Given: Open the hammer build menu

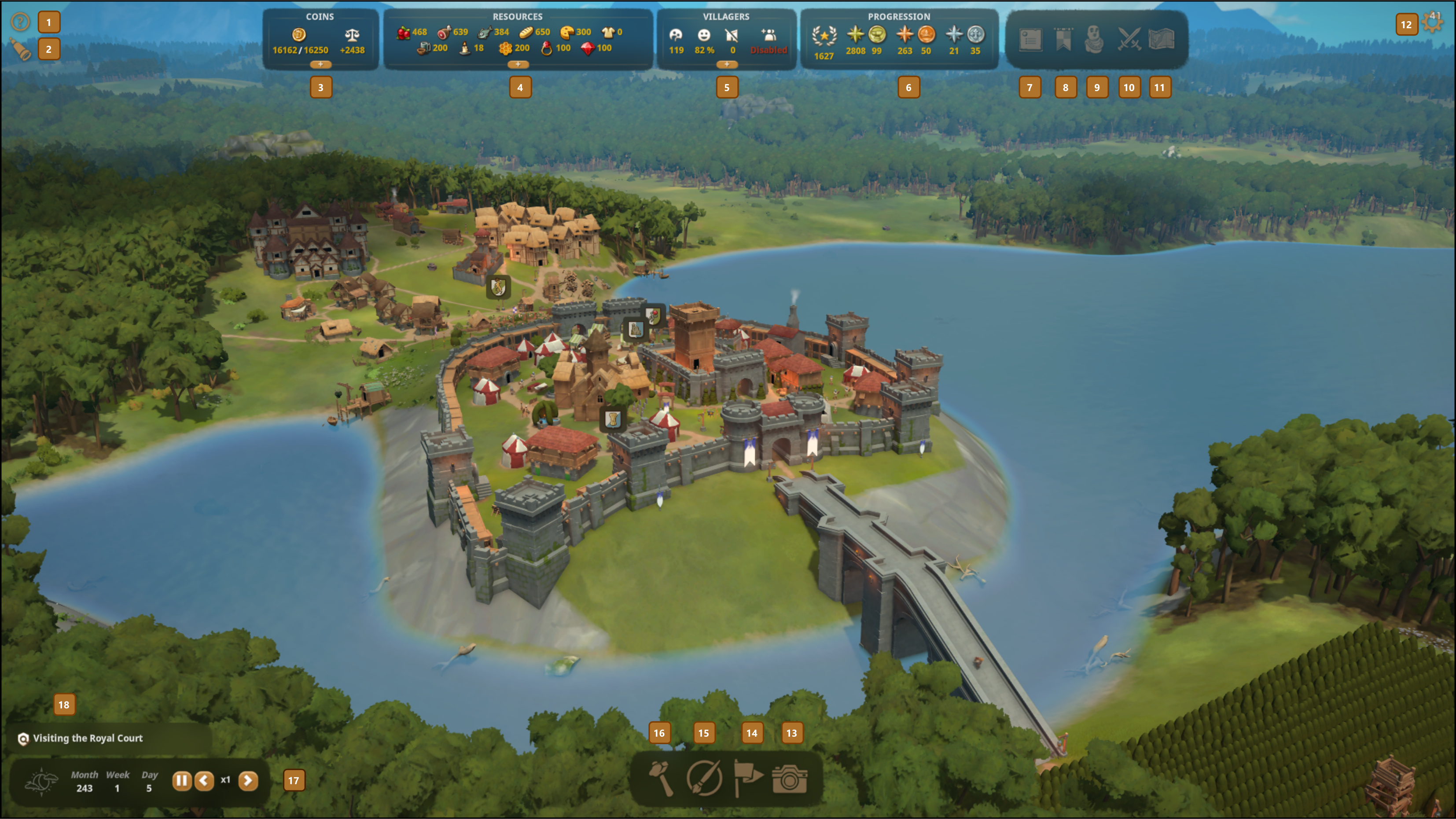Looking at the screenshot, I should [x=661, y=779].
